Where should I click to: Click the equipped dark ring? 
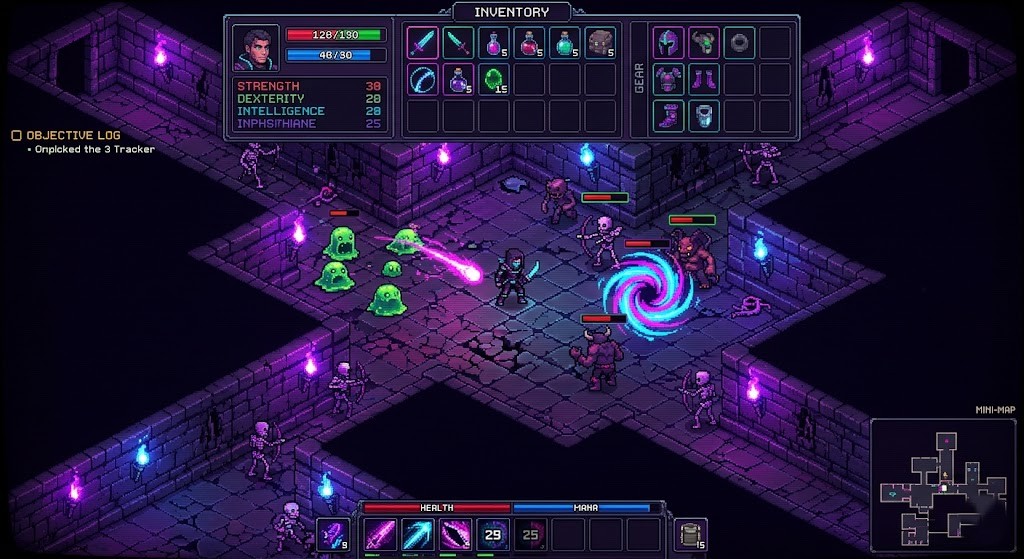[x=739, y=43]
